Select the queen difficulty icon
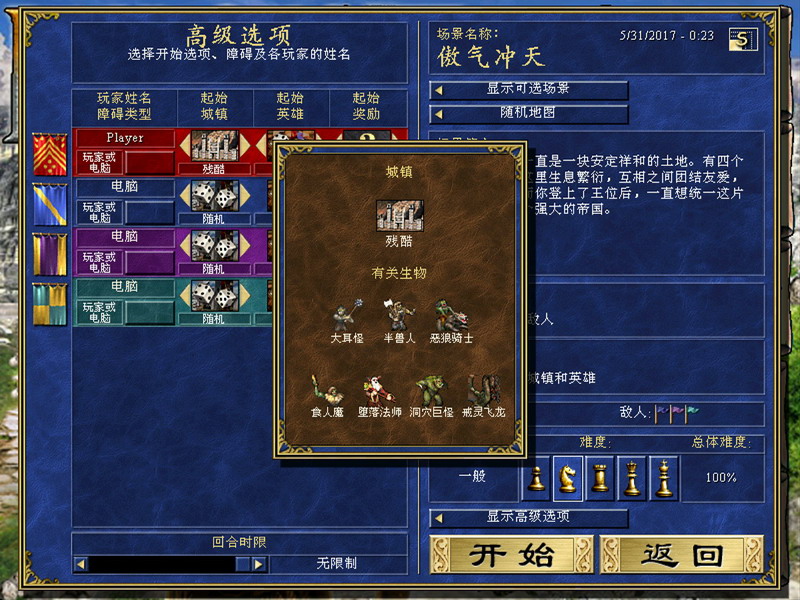The width and height of the screenshot is (800, 600). click(x=632, y=478)
